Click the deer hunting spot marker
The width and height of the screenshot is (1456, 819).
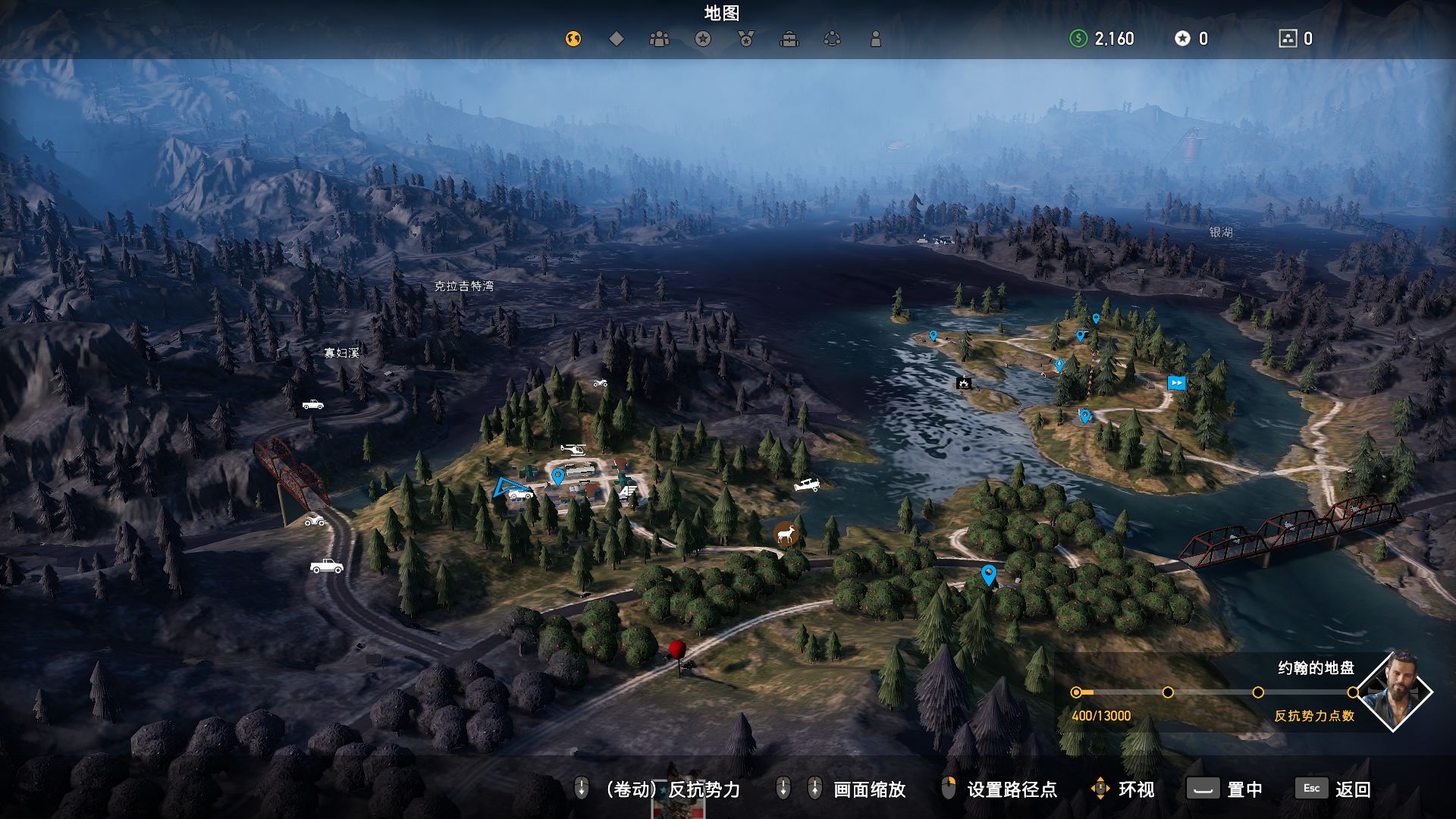[x=786, y=534]
